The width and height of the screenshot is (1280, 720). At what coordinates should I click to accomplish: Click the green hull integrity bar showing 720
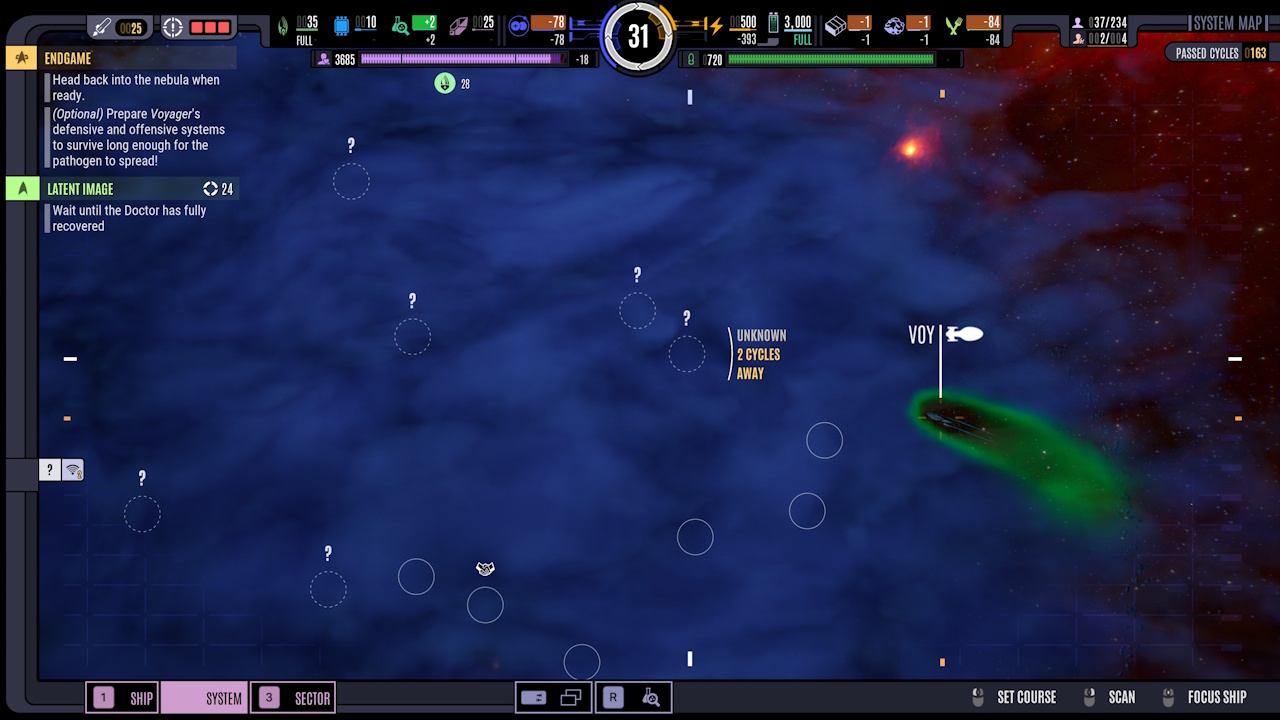(x=830, y=58)
